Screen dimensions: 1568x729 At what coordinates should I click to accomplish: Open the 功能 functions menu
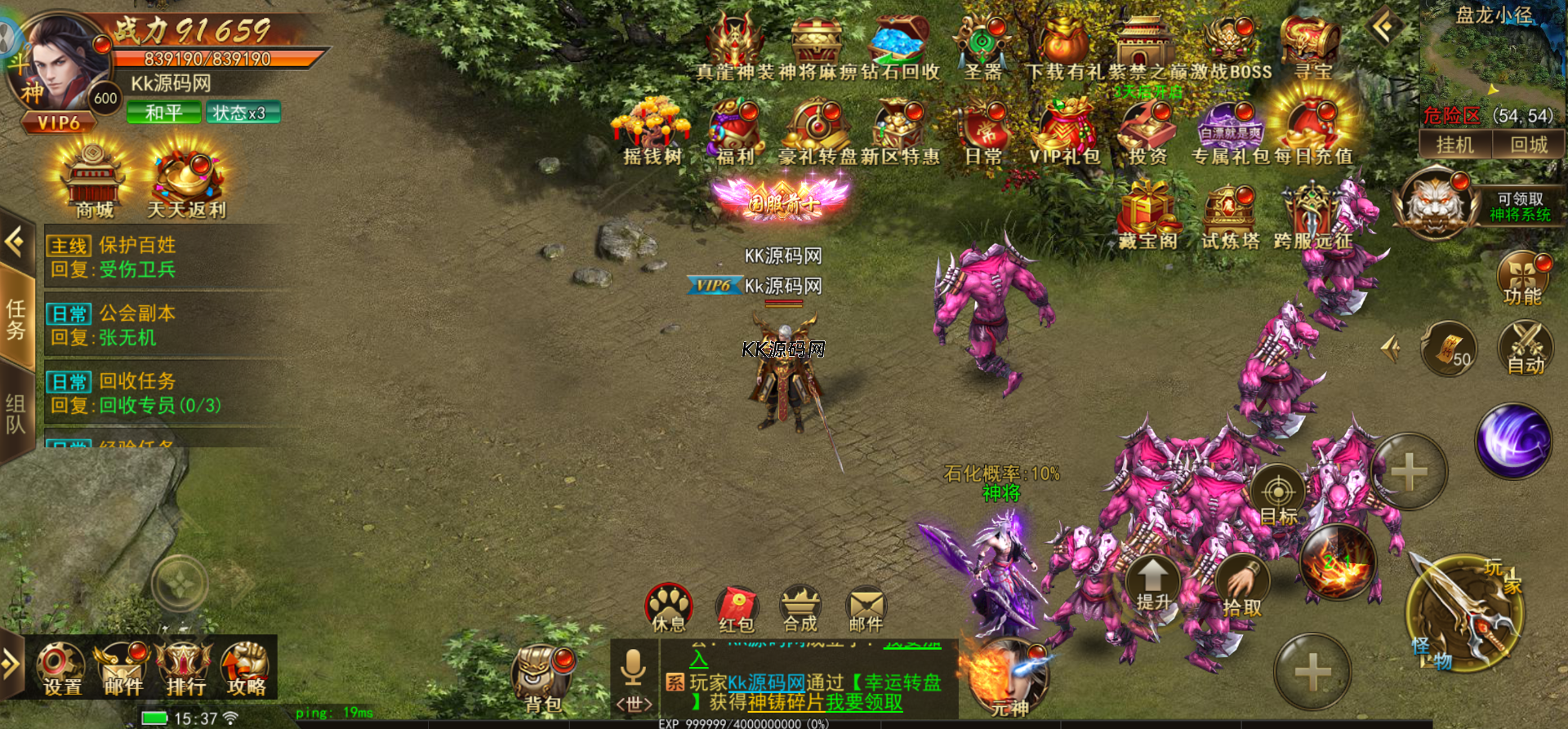point(1523,278)
